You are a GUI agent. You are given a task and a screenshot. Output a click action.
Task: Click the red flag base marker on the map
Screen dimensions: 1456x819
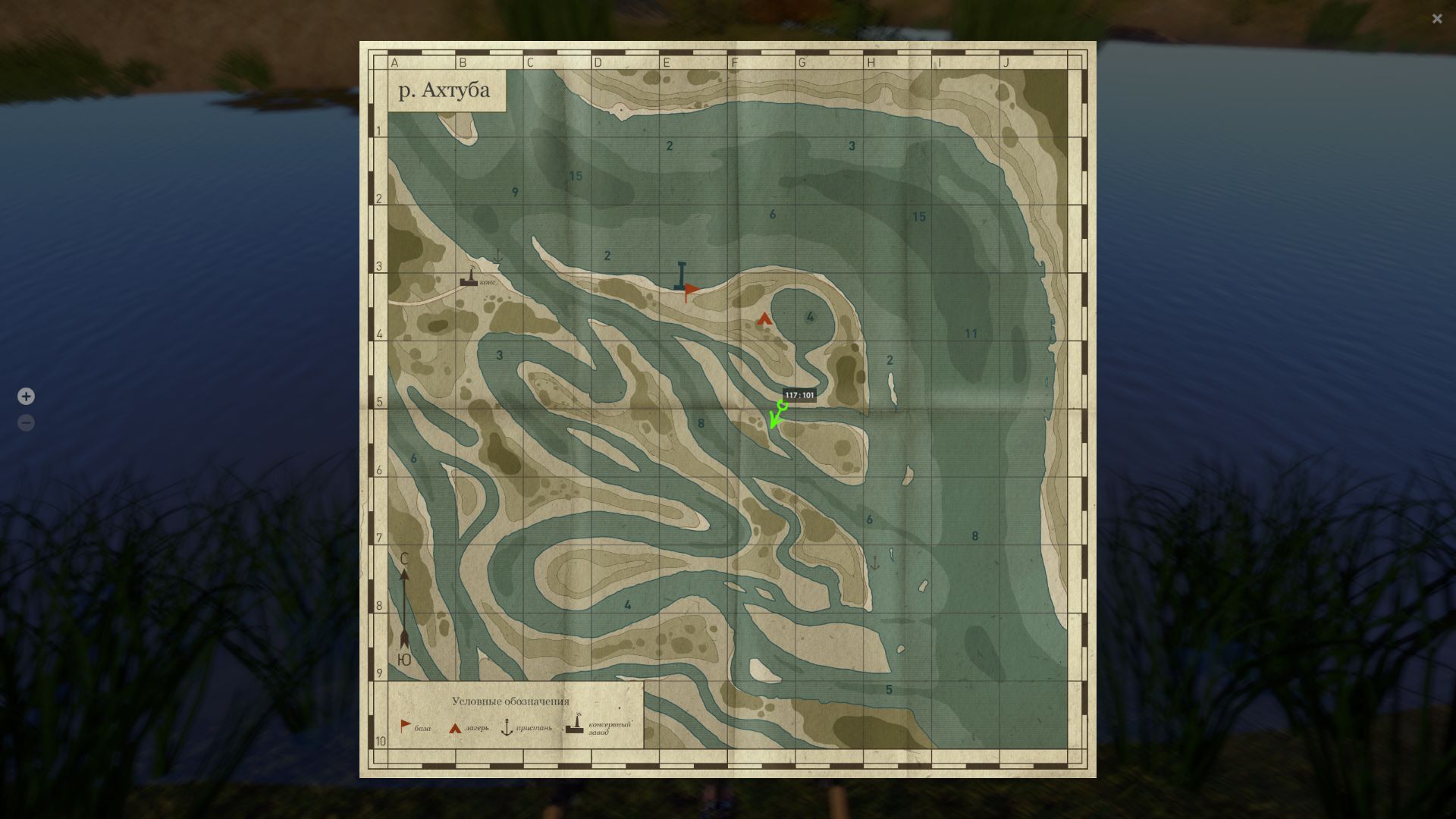pos(691,288)
